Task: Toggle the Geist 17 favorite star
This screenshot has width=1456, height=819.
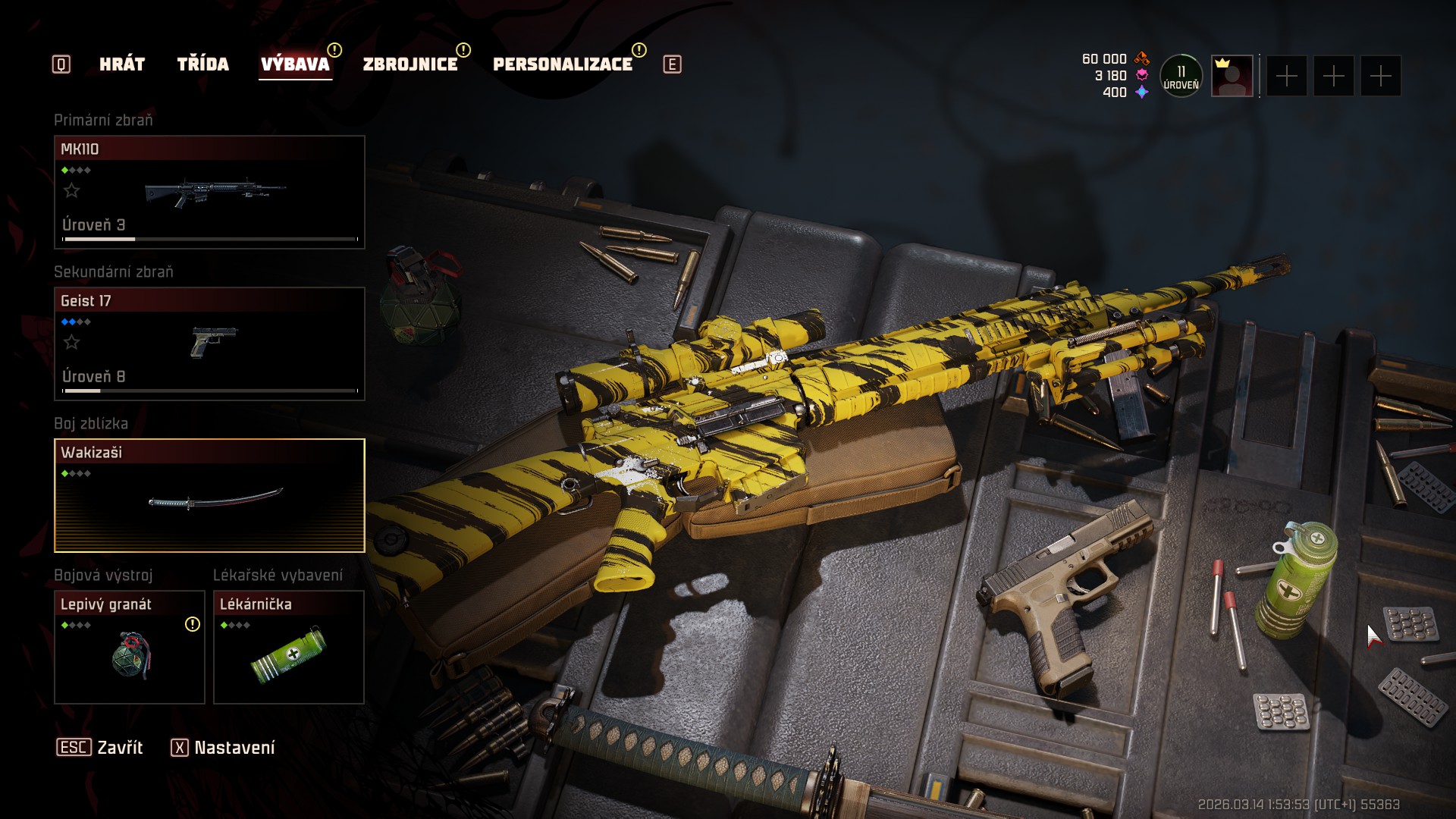Action: coord(72,342)
